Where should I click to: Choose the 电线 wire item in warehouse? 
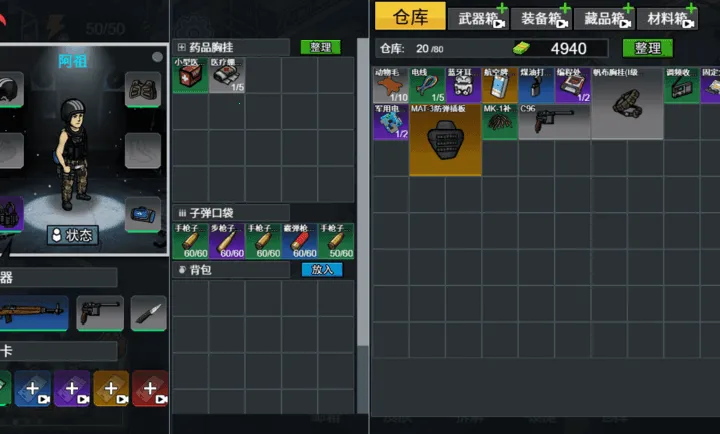click(427, 85)
